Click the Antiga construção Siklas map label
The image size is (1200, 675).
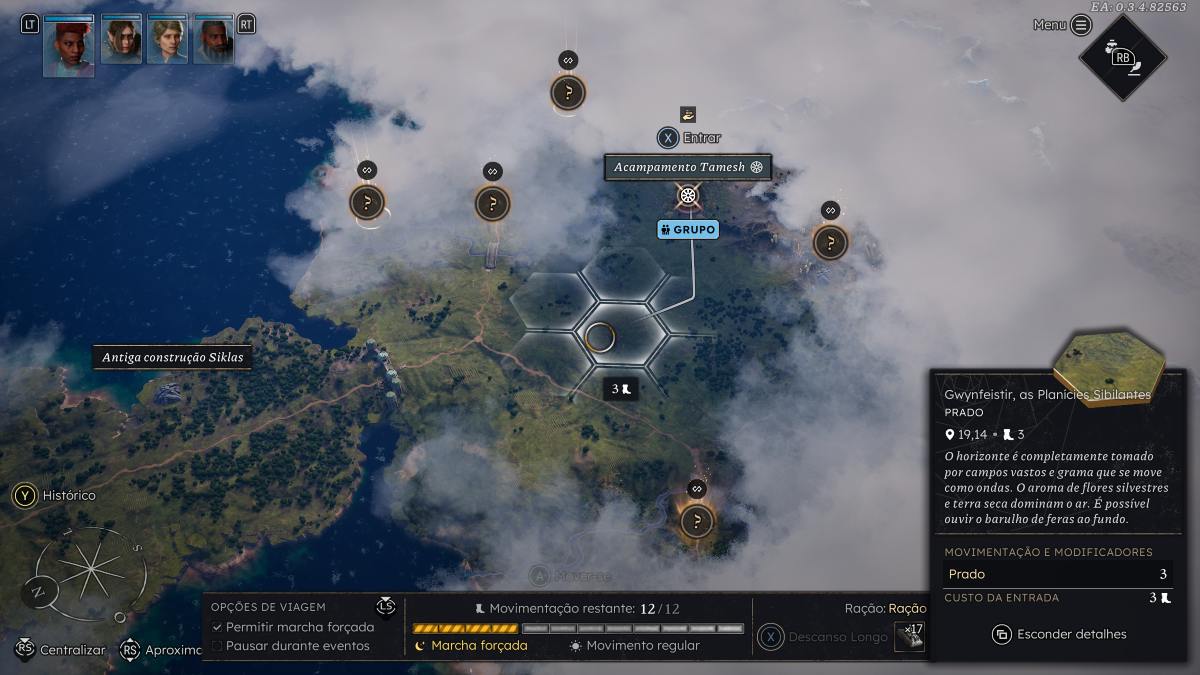172,357
